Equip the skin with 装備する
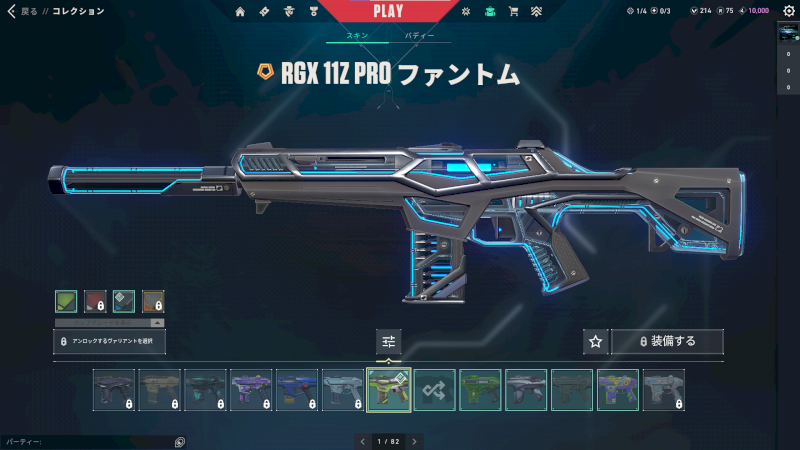 click(667, 341)
